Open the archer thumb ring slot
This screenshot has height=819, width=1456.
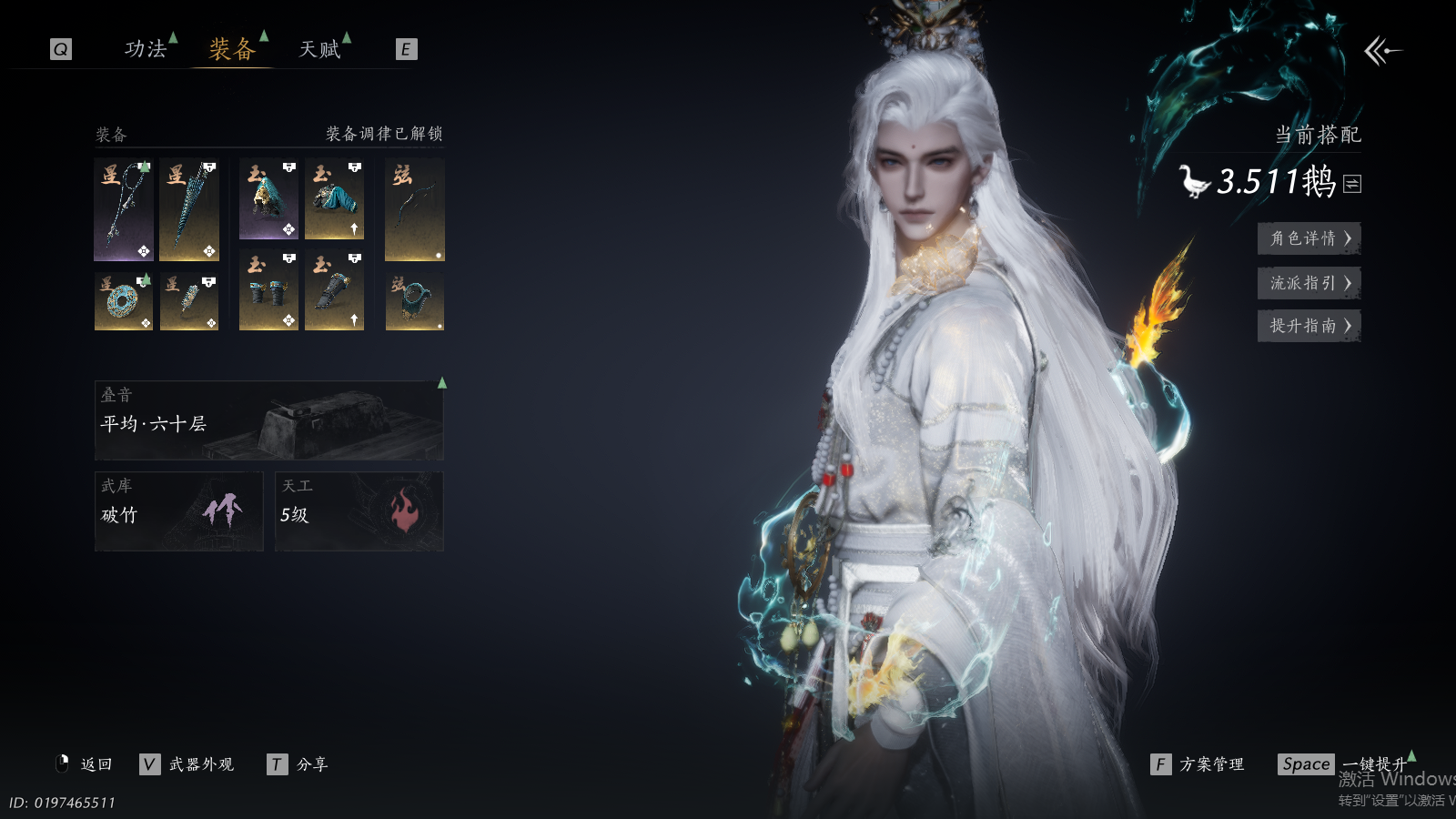click(x=415, y=301)
